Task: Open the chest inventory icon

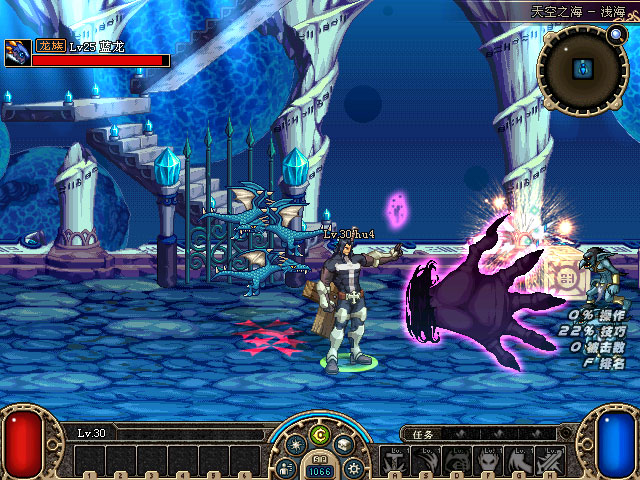Action: click(x=343, y=444)
